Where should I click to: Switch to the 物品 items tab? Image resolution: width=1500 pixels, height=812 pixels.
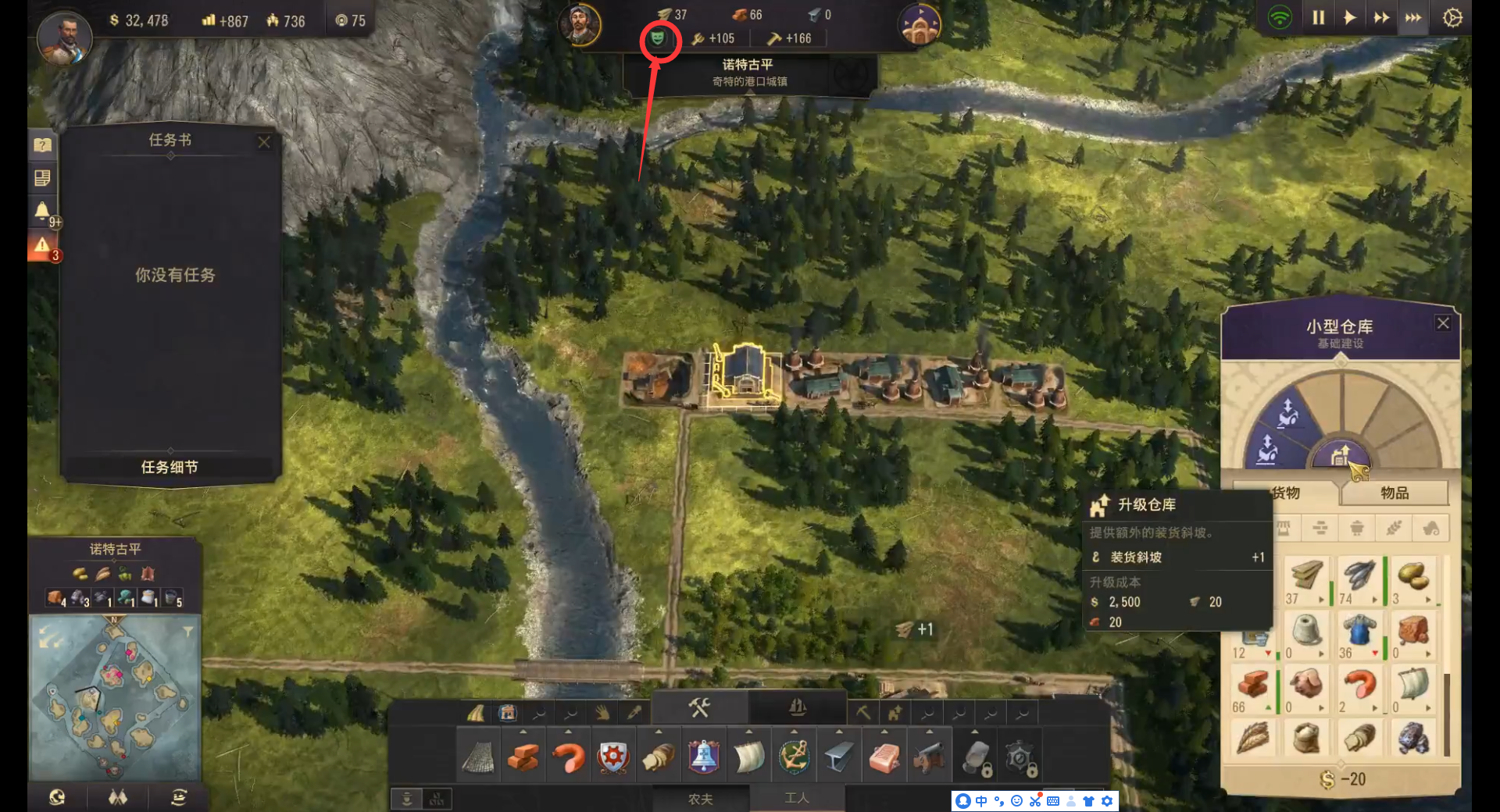pos(1395,493)
